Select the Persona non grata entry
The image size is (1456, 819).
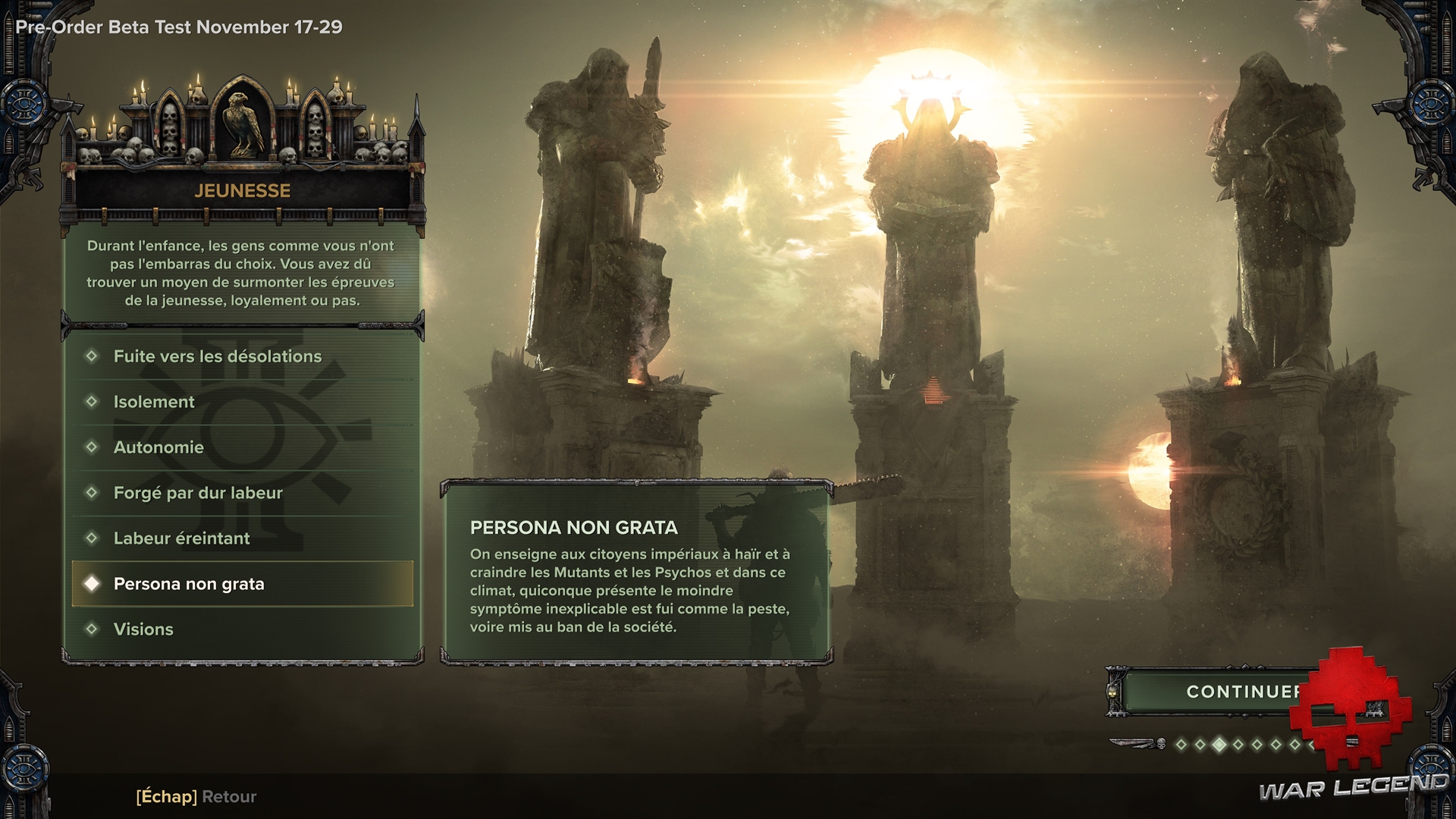[189, 584]
